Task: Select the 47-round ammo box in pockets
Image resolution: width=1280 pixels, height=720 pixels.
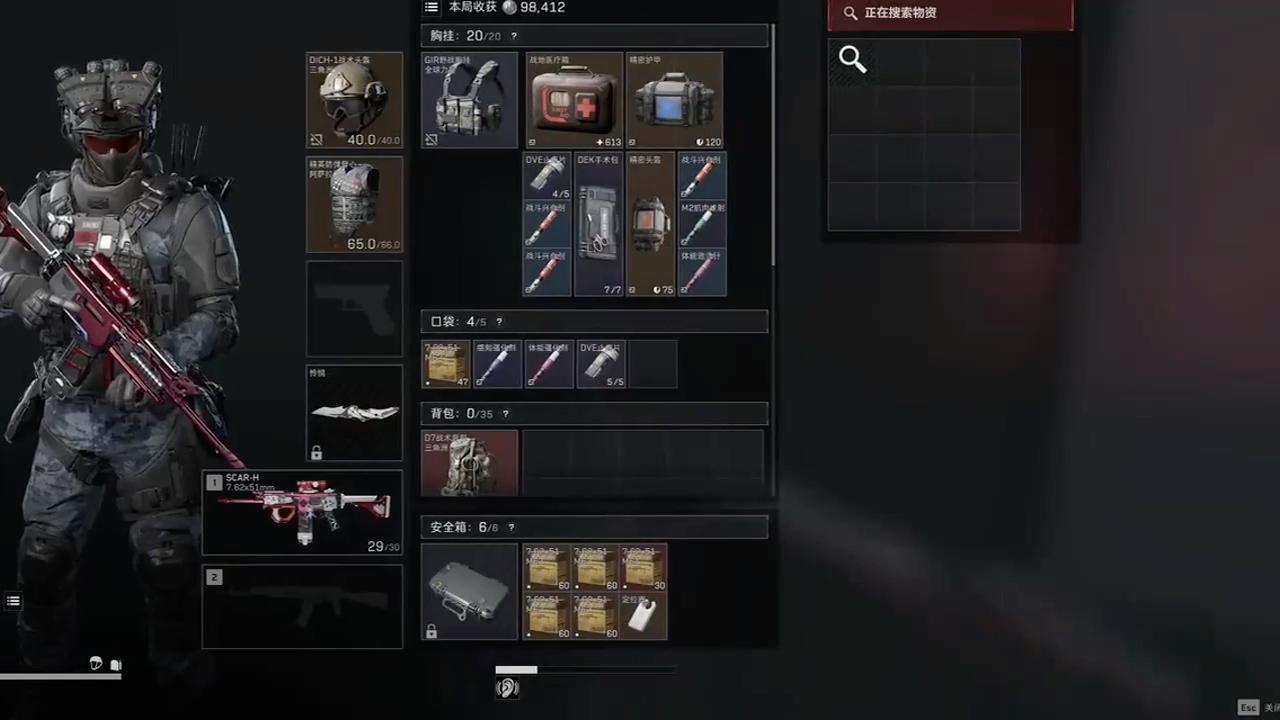Action: [x=445, y=364]
